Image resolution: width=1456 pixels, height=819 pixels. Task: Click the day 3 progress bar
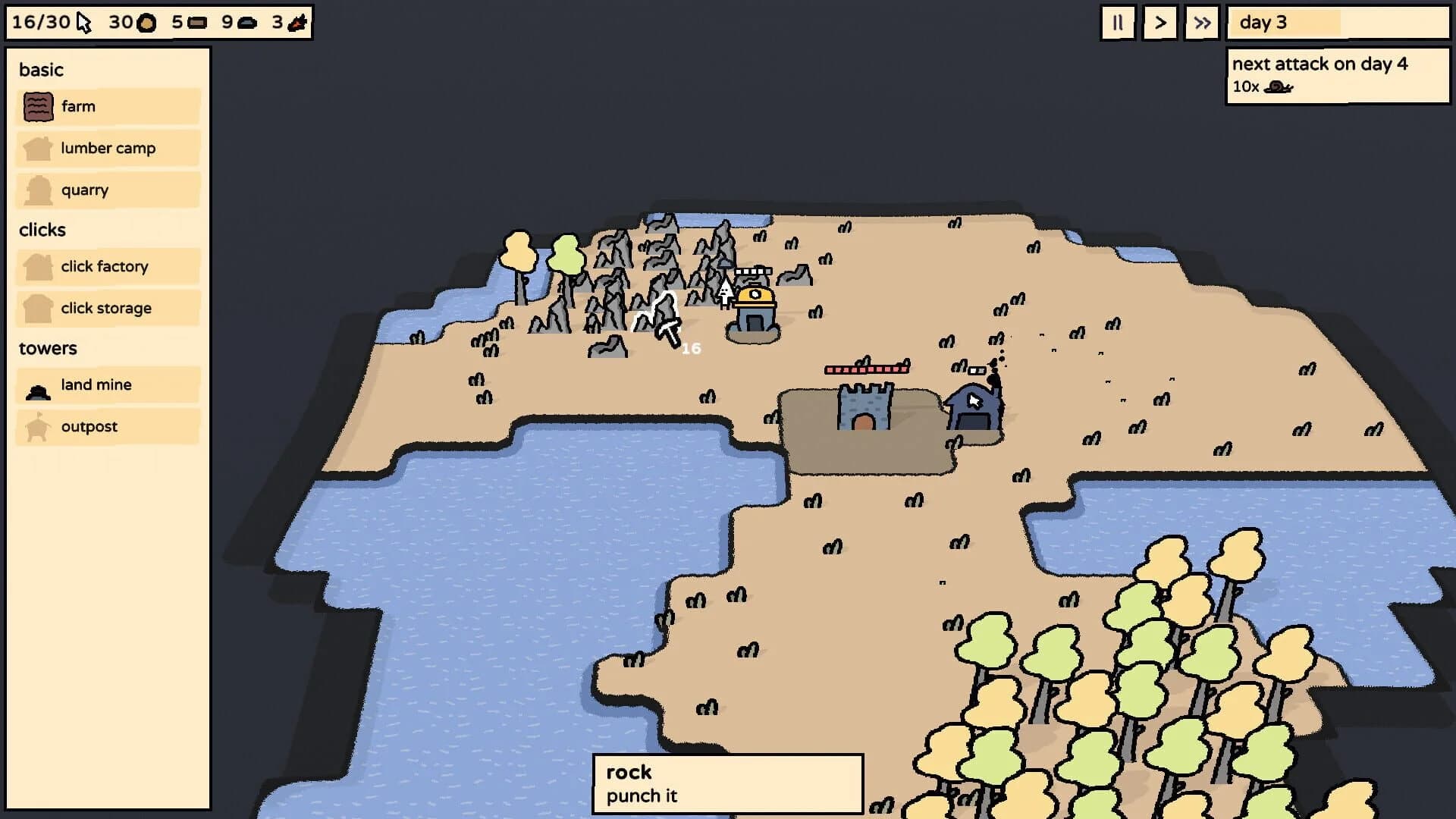point(1338,23)
